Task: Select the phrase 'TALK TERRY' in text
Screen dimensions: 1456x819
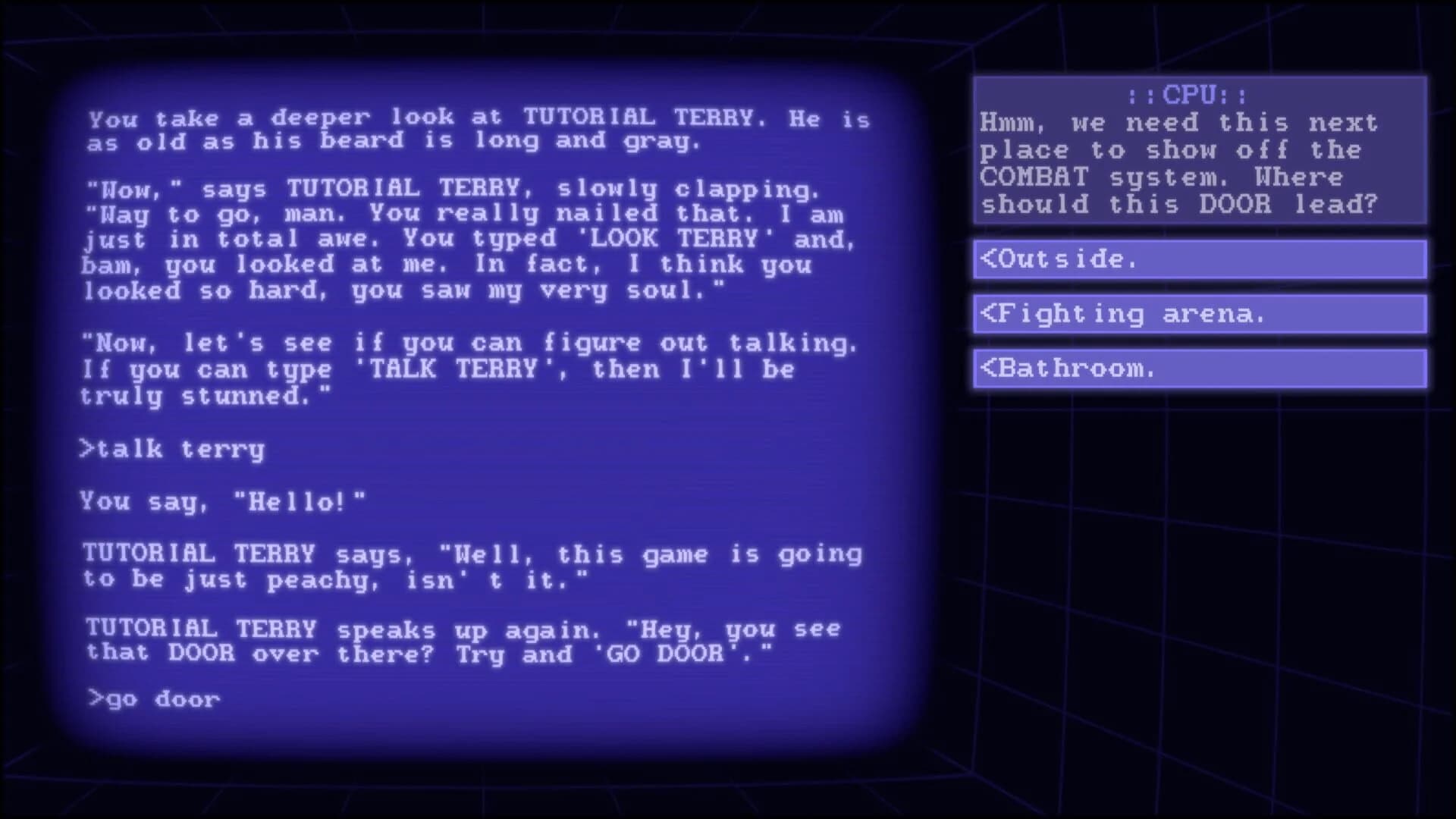Action: click(451, 369)
